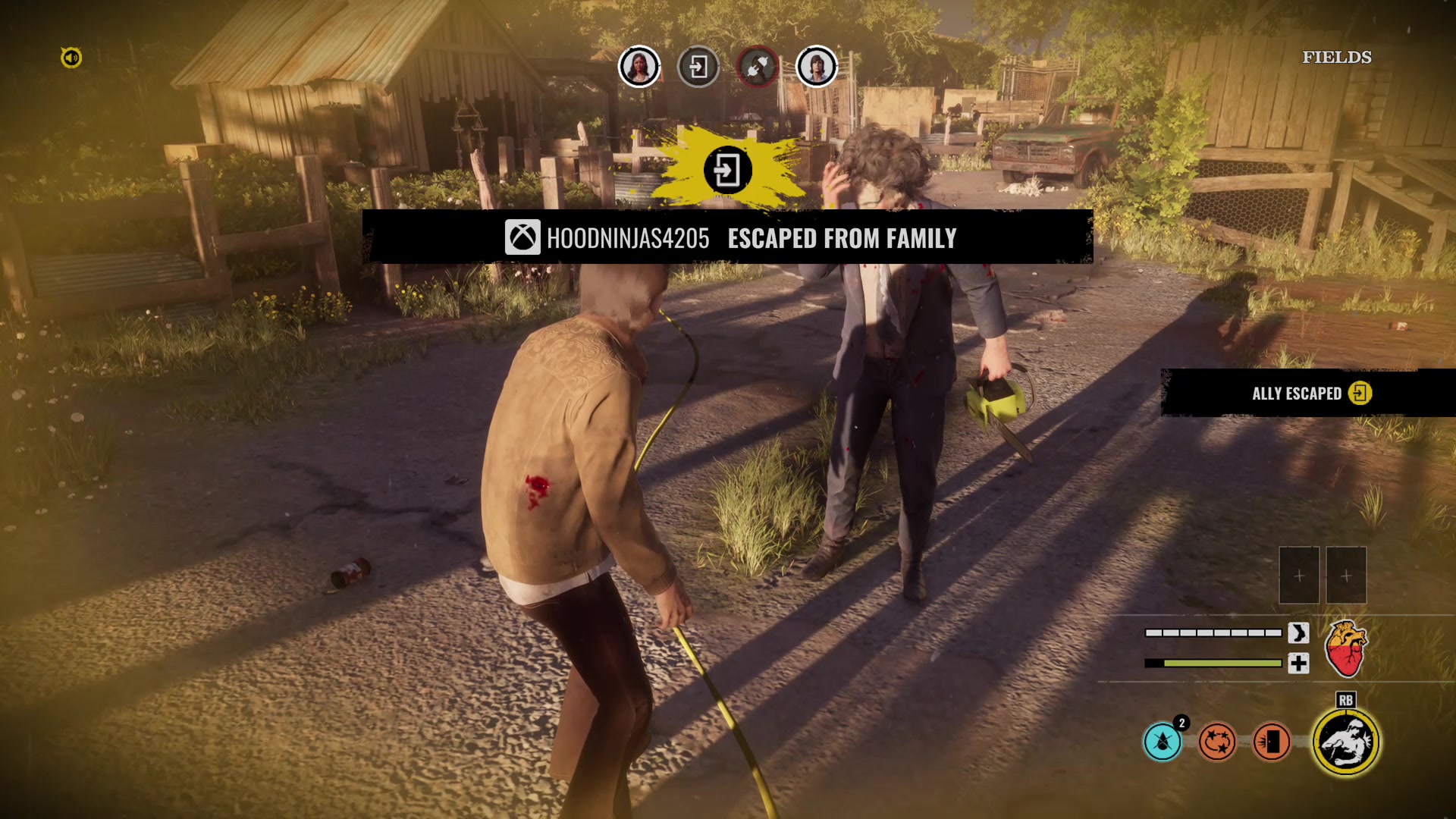The height and width of the screenshot is (819, 1456).
Task: Select the dark-haired woman teammate portrait
Action: coord(639,67)
